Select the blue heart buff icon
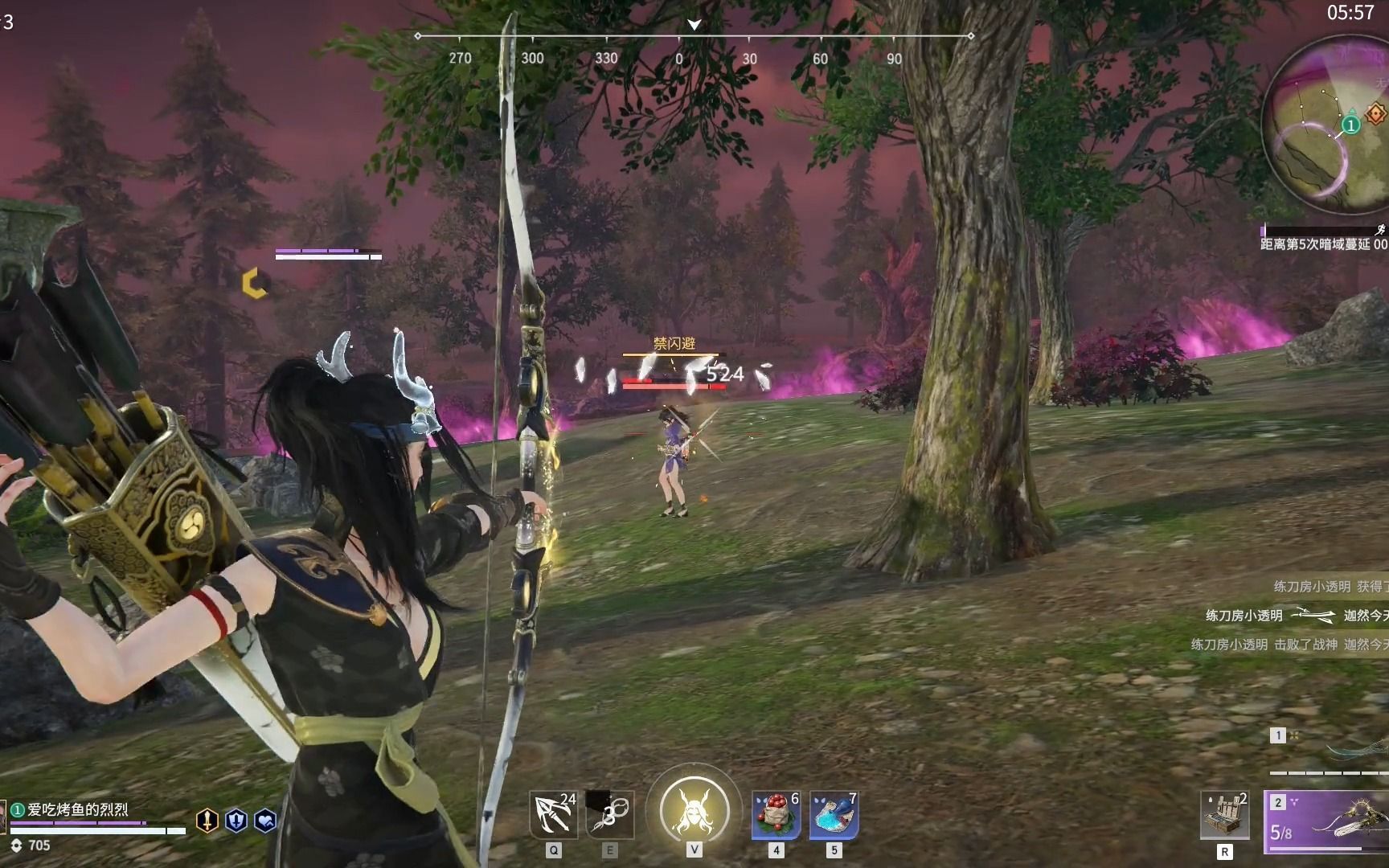Image resolution: width=1389 pixels, height=868 pixels. pyautogui.click(x=265, y=820)
